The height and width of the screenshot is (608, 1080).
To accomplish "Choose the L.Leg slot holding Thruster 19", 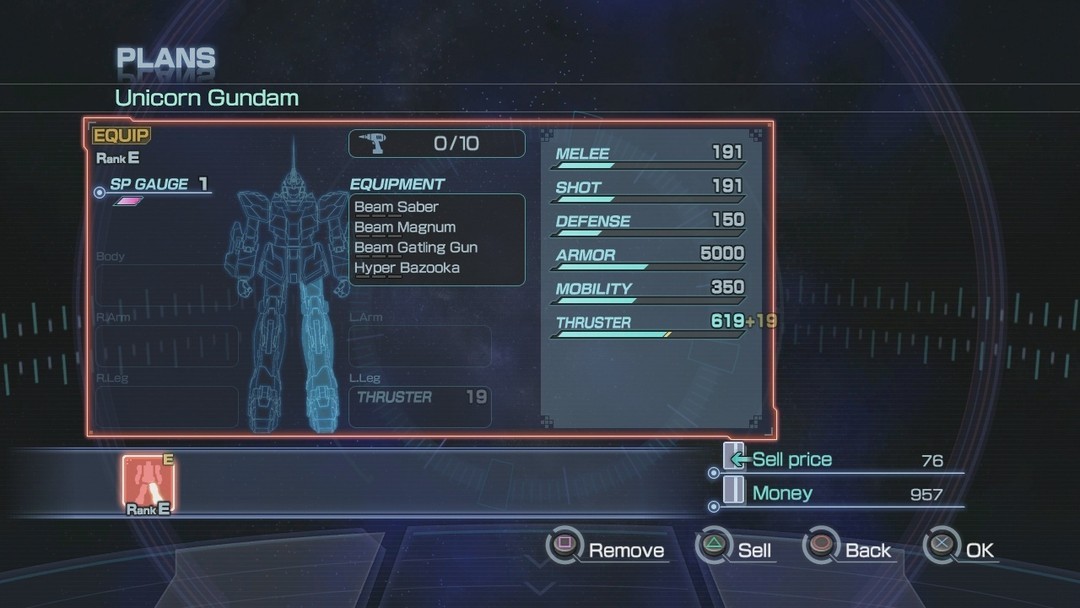I will [x=420, y=406].
